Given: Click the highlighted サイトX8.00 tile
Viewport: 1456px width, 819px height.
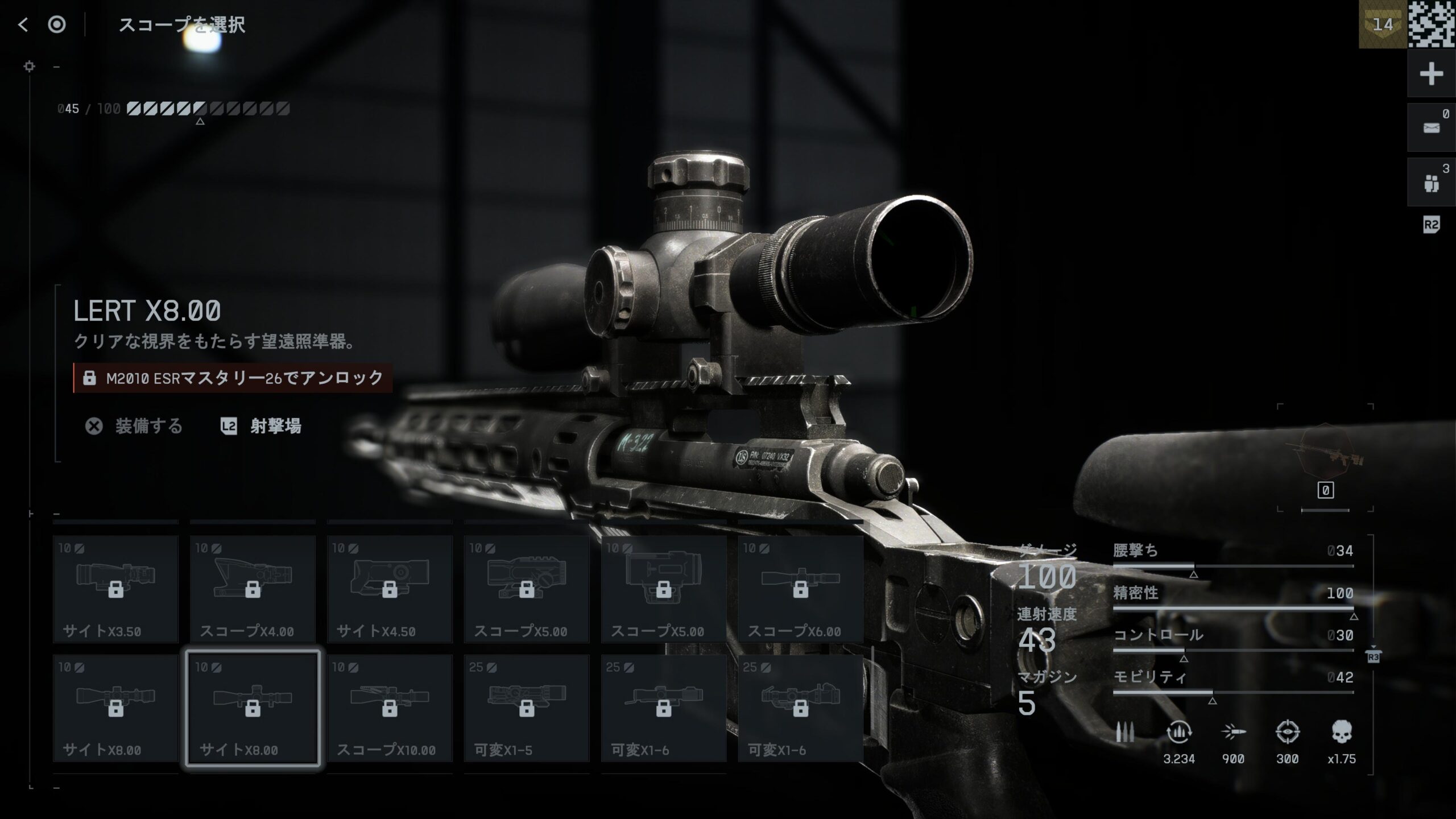Looking at the screenshot, I should point(253,708).
